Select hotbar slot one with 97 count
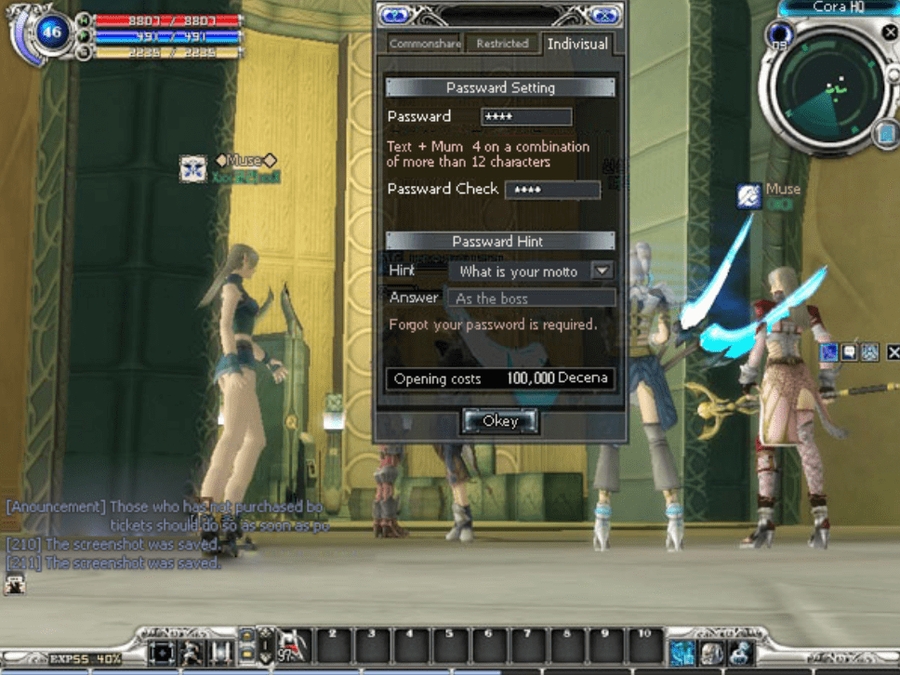900x675 pixels. [293, 646]
